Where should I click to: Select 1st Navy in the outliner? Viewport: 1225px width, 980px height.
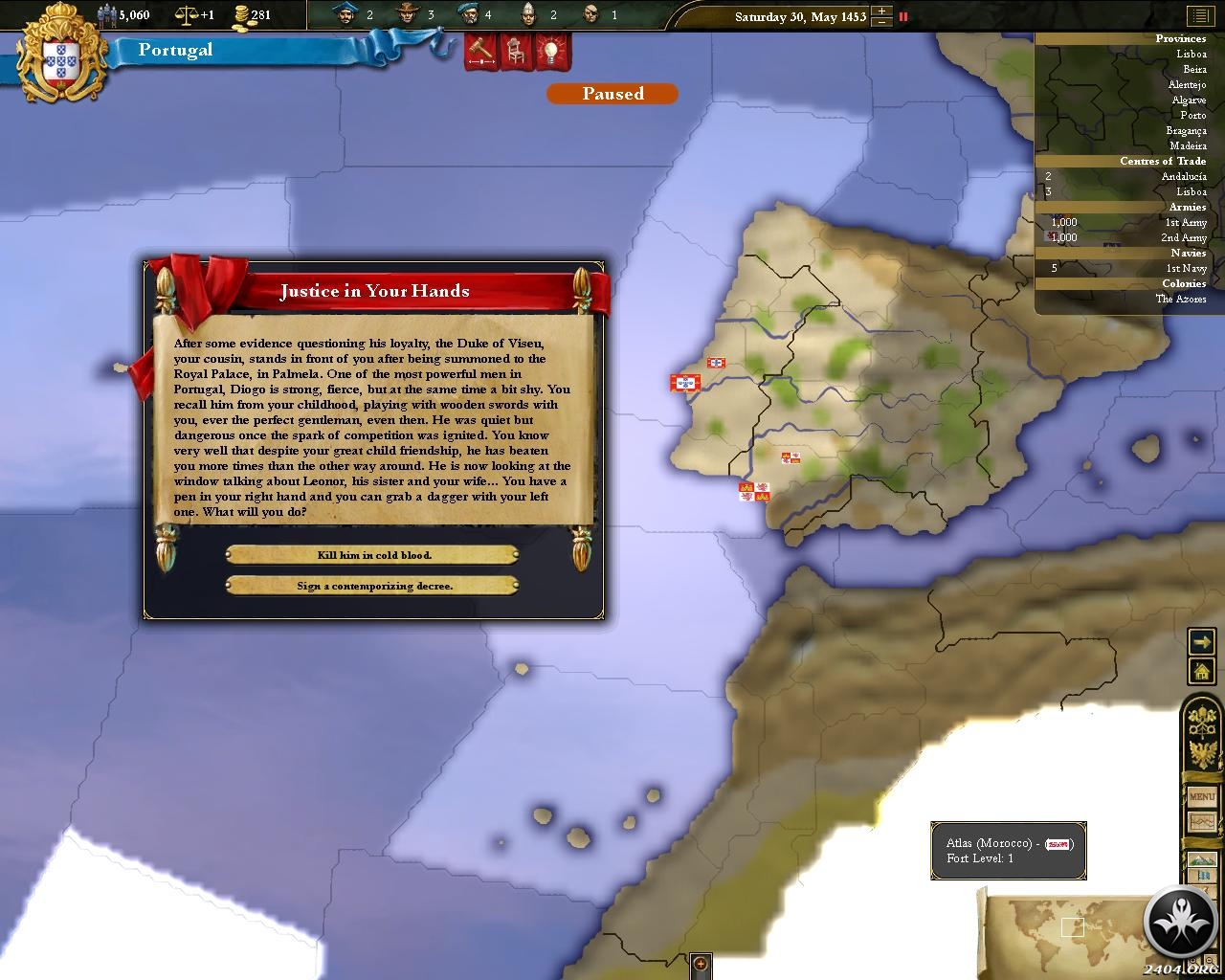coord(1185,269)
